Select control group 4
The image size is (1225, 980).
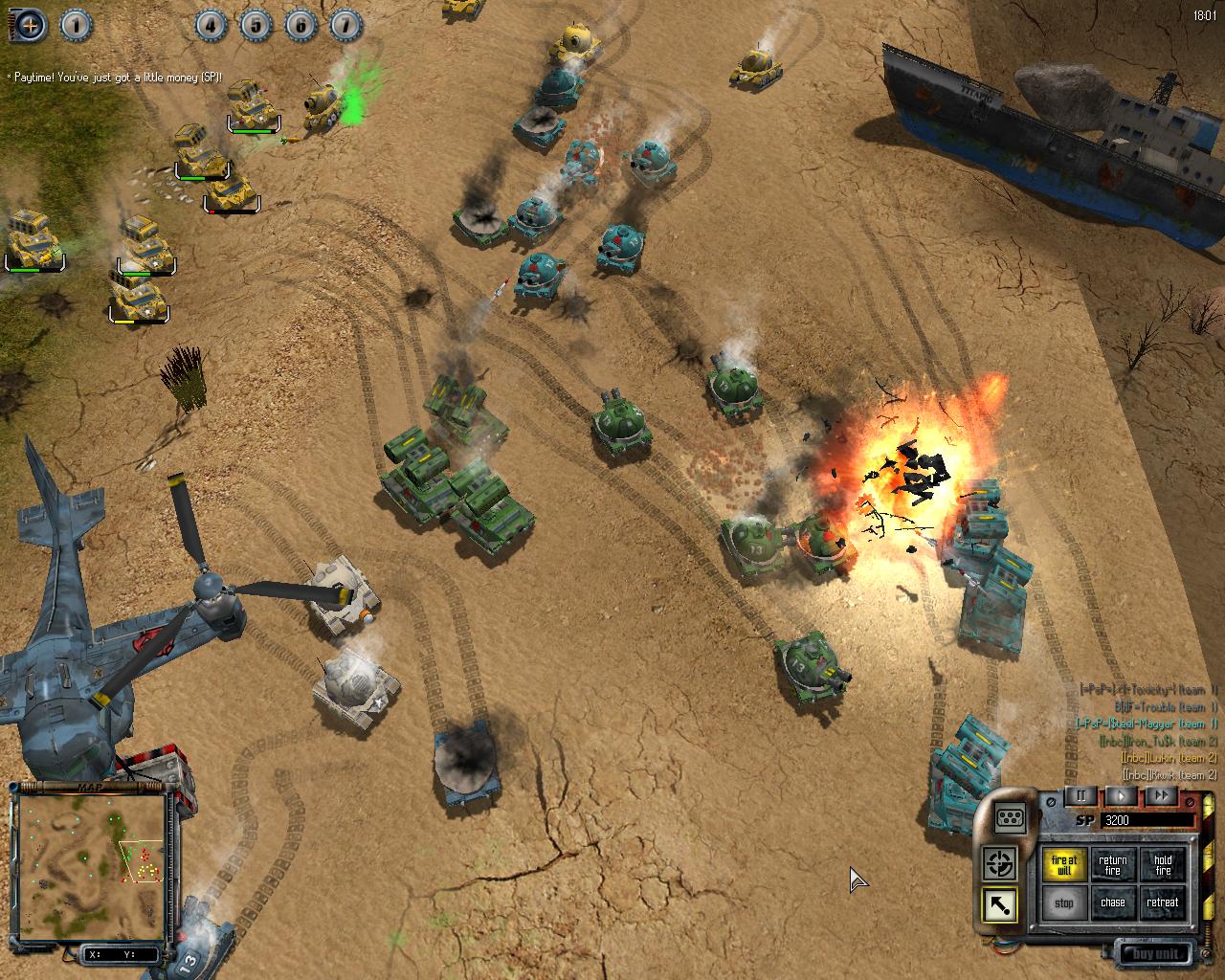210,25
